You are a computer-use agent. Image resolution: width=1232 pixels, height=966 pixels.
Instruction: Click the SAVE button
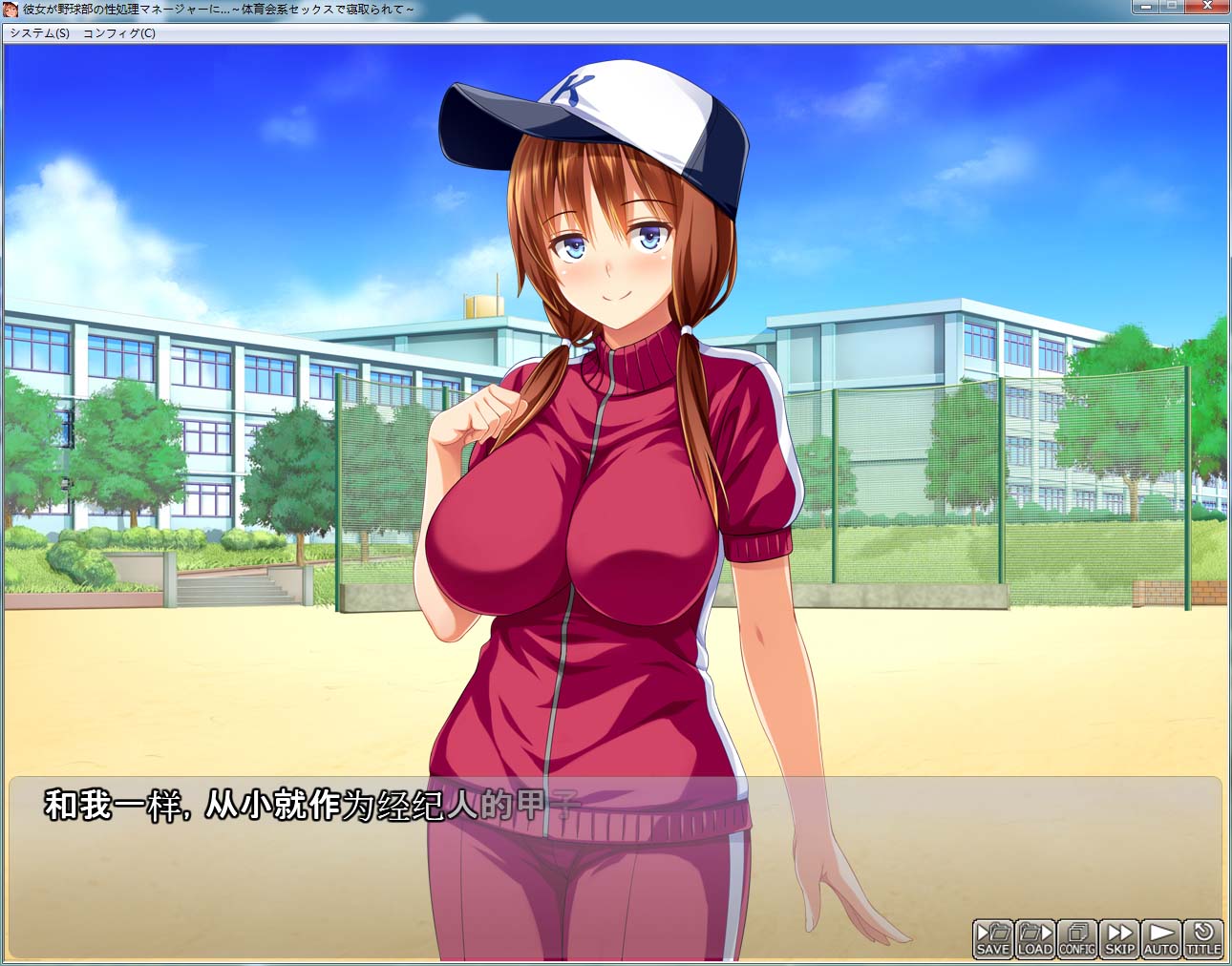point(992,938)
